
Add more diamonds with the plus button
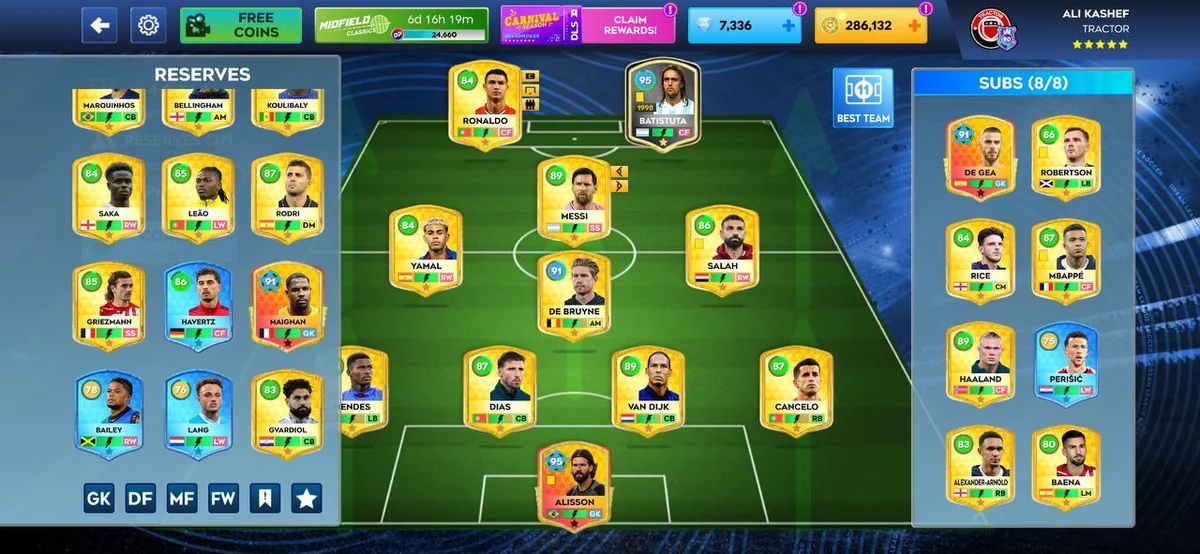789,25
